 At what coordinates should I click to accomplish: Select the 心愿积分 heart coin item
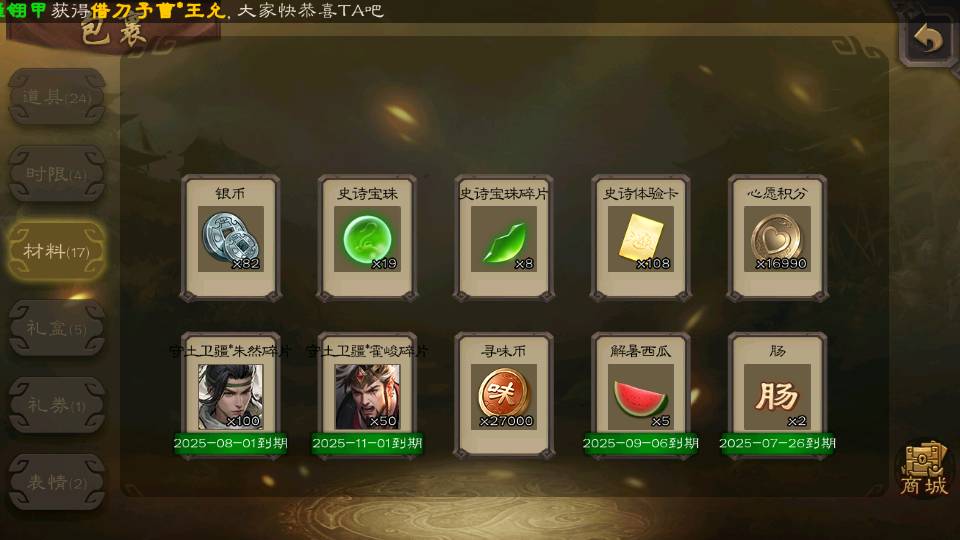(777, 238)
